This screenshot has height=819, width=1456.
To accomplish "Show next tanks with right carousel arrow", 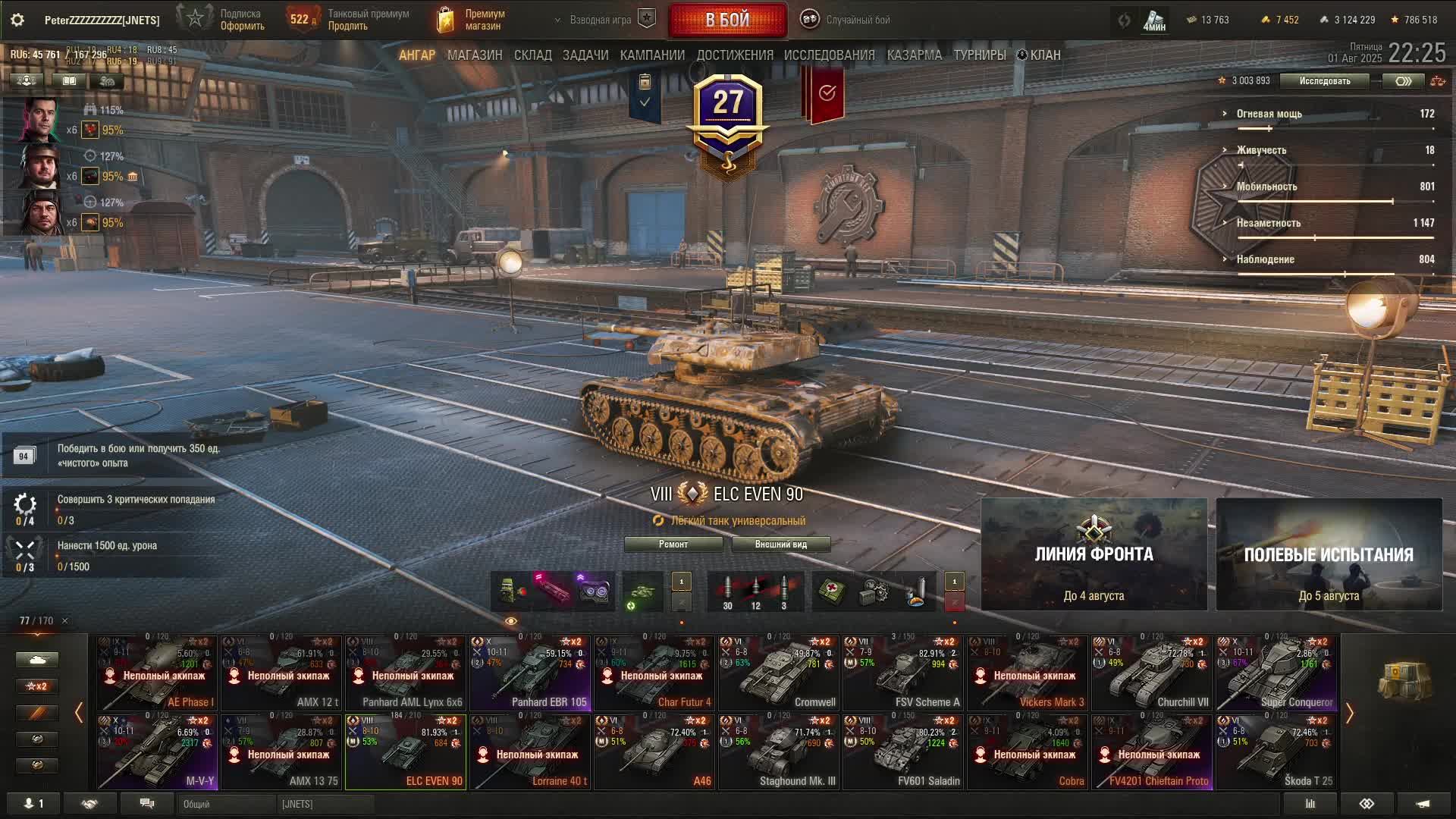I will [1349, 713].
